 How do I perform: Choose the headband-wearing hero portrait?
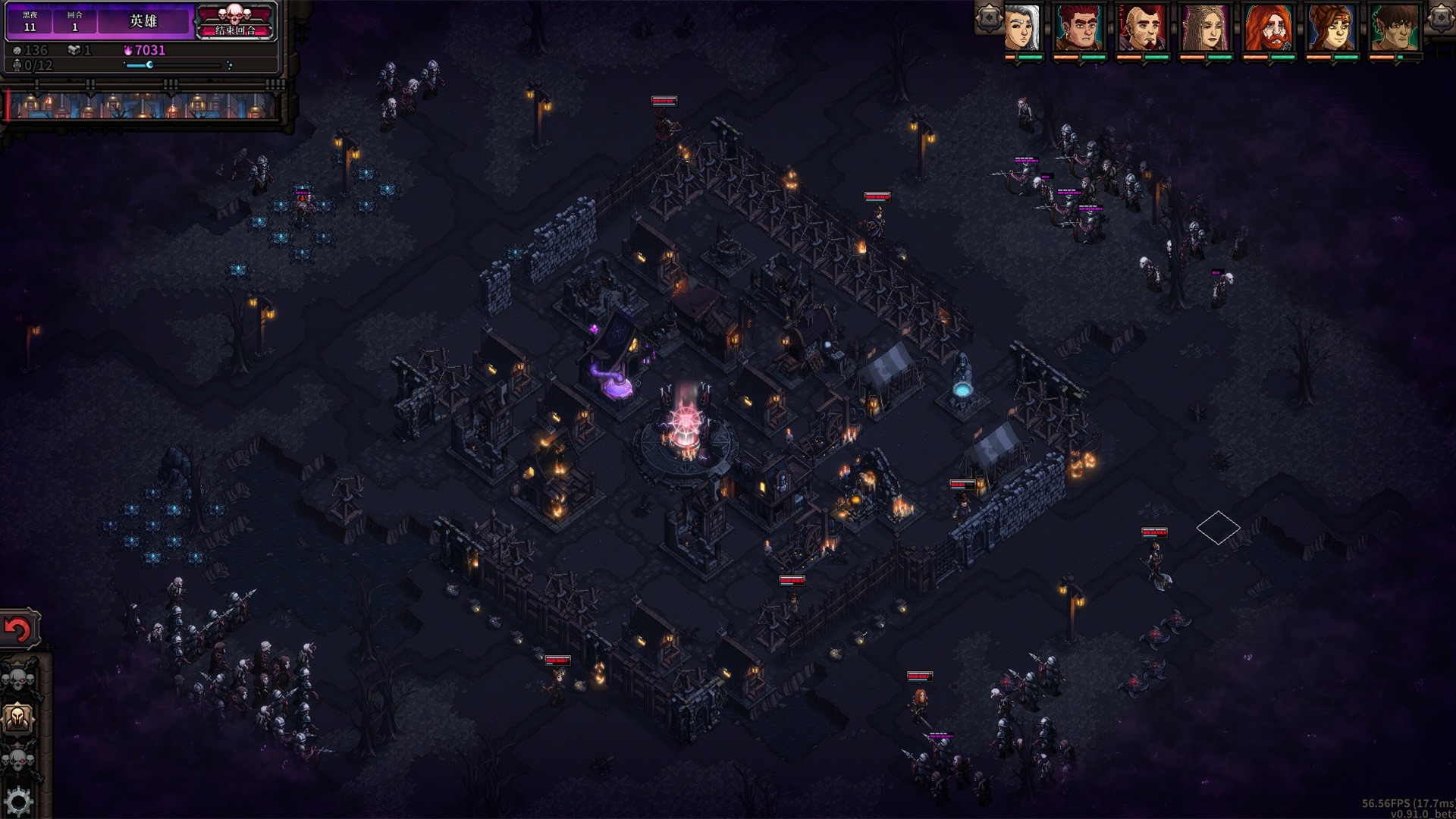coord(1332,28)
